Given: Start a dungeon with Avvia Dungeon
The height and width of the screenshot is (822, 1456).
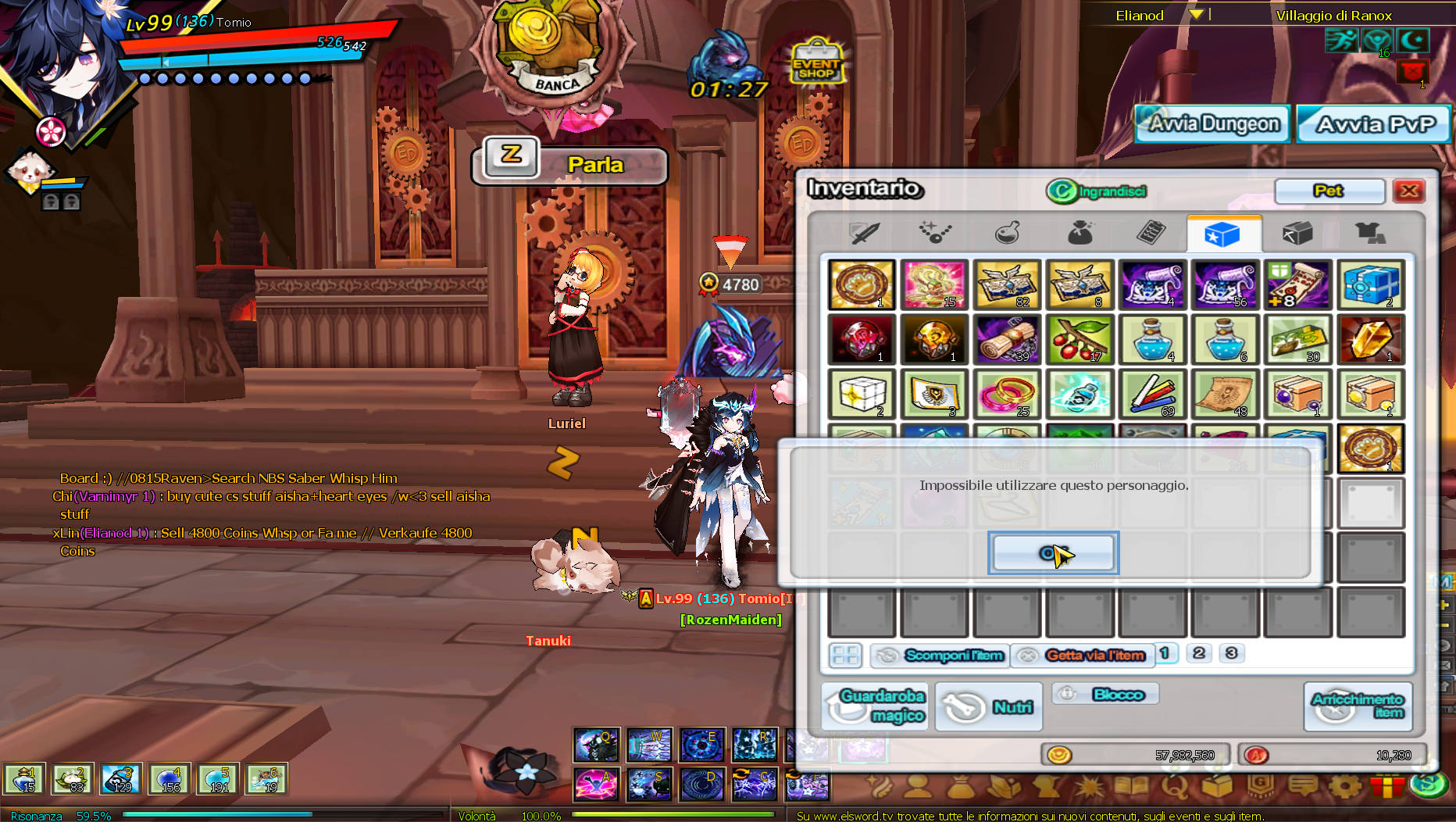Looking at the screenshot, I should point(1212,124).
